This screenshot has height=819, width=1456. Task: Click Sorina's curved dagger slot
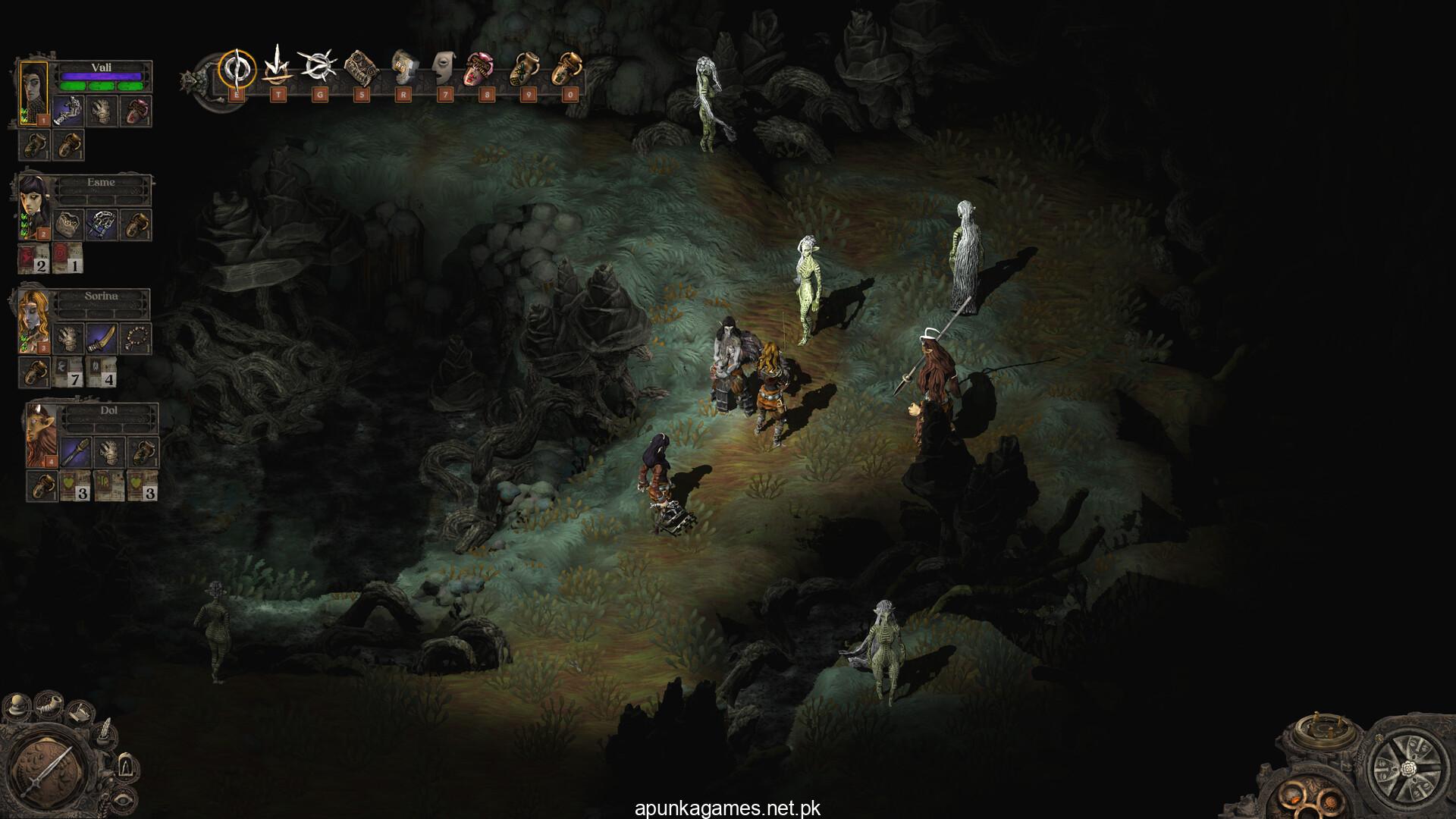pyautogui.click(x=100, y=337)
